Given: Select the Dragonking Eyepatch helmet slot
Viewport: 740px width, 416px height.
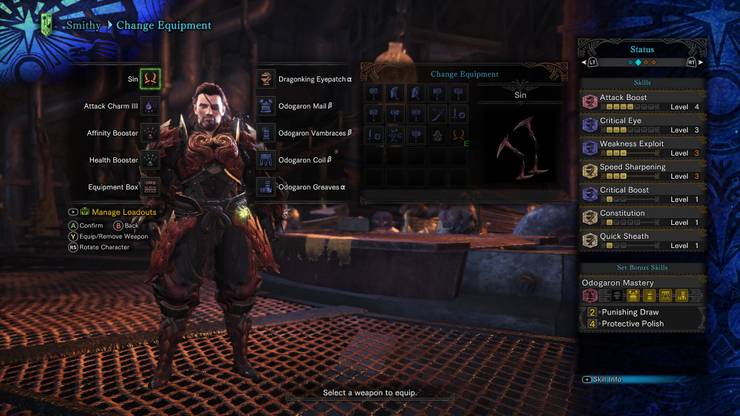Looking at the screenshot, I should (x=266, y=78).
